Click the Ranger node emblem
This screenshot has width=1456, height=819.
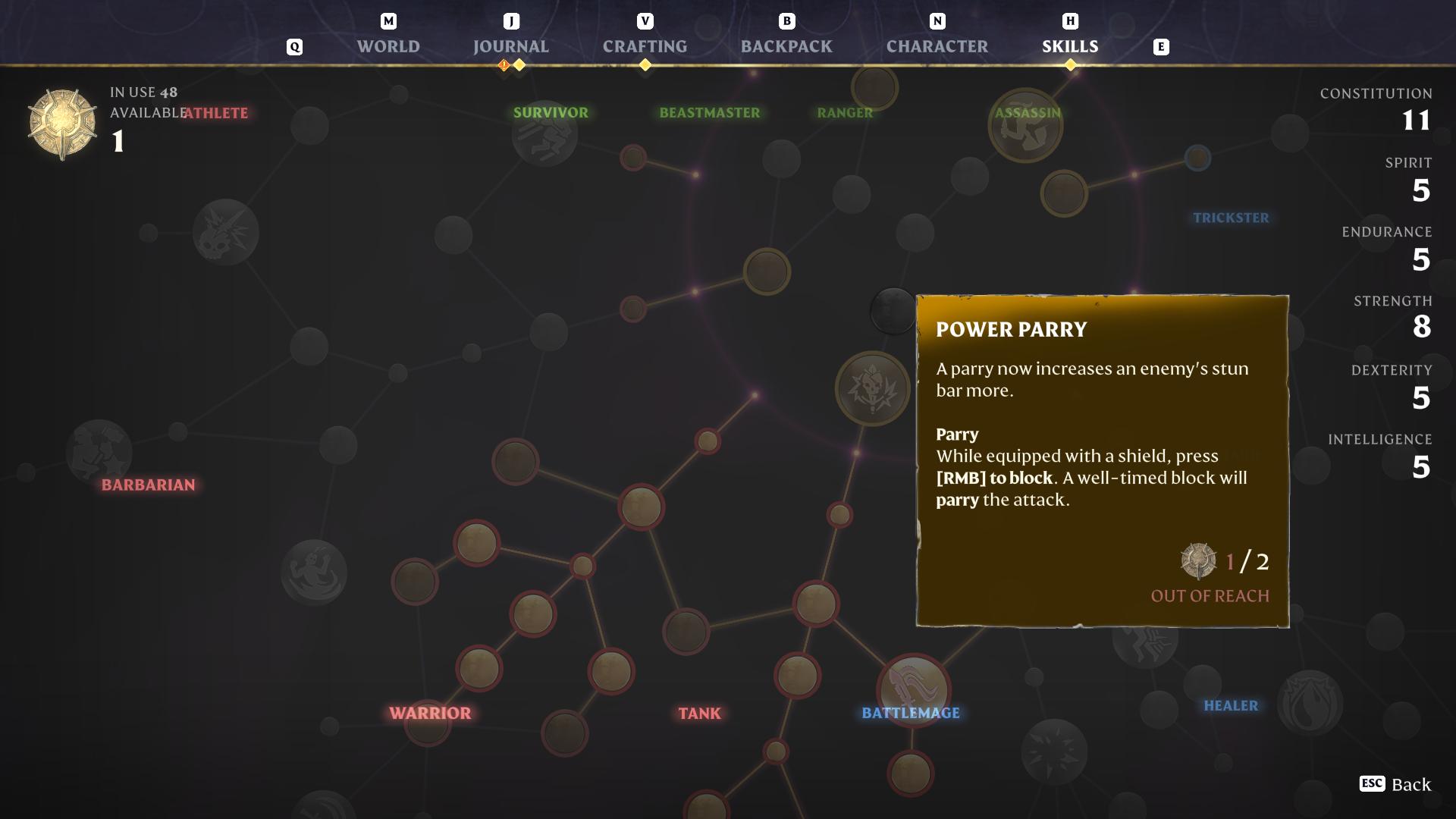point(876,87)
